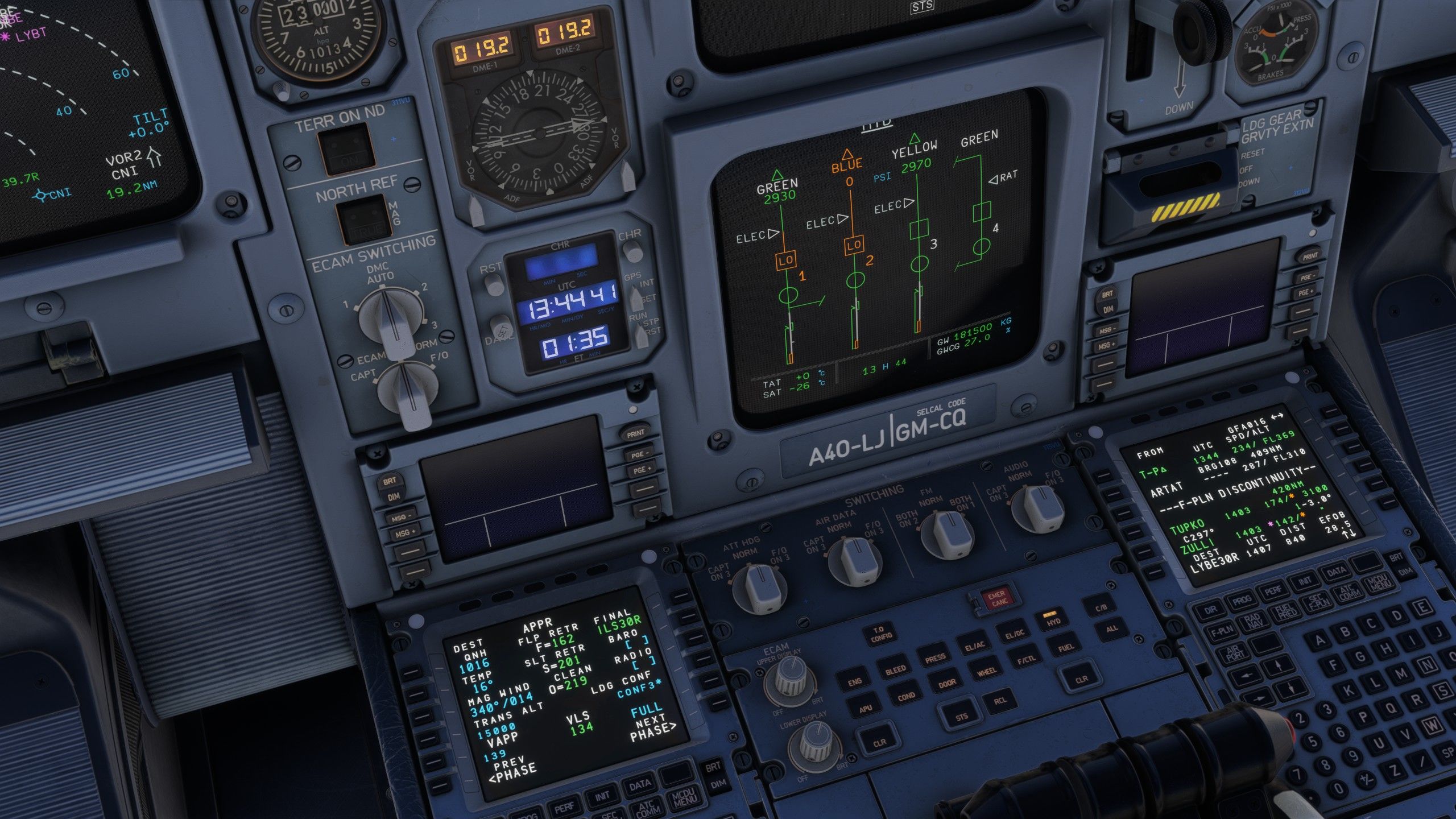Viewport: 1456px width, 819px height.
Task: Open the PROG page on the right MCDU
Action: pos(1242,600)
